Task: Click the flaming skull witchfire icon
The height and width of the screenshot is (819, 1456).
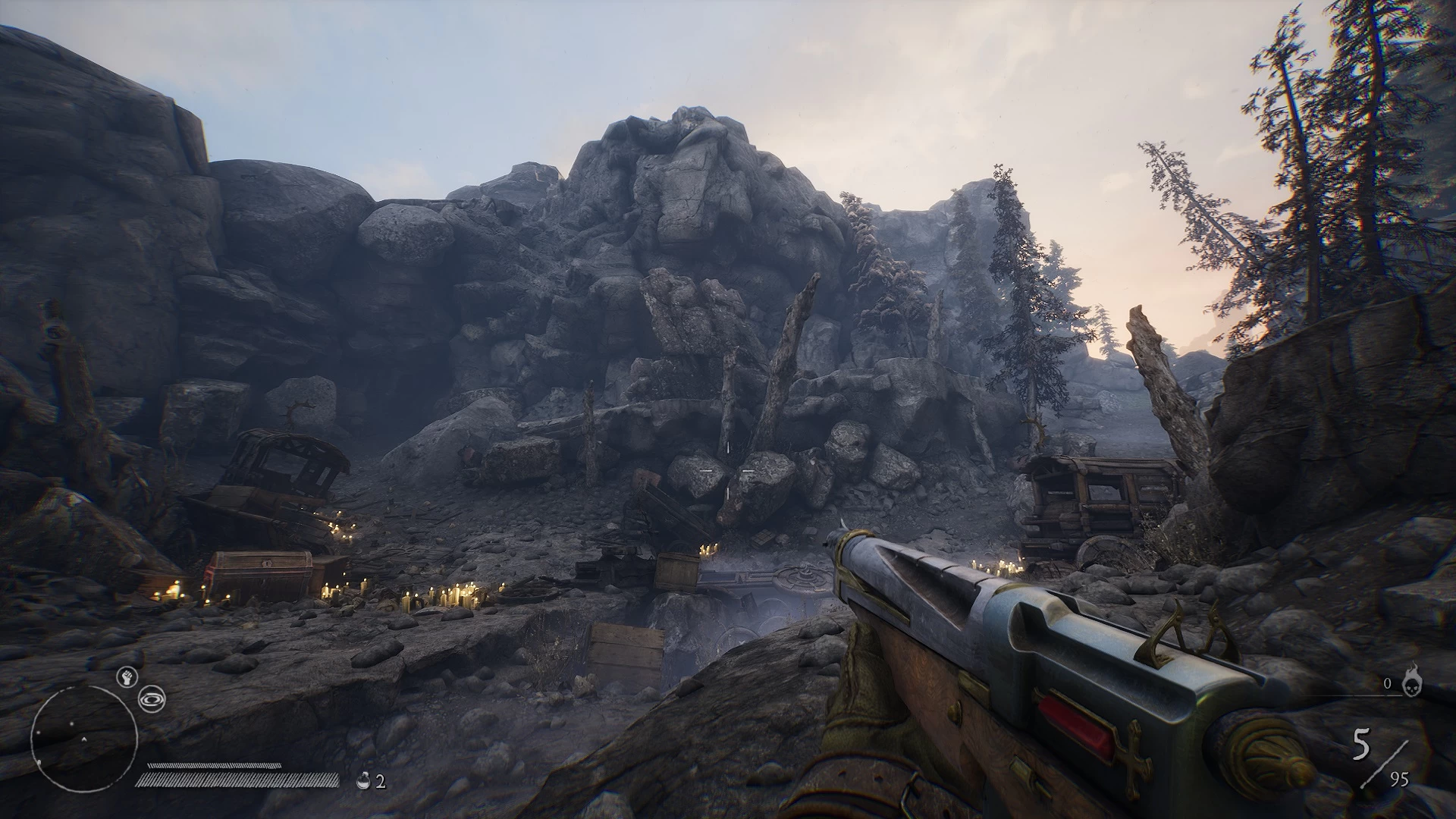Action: point(1412,681)
